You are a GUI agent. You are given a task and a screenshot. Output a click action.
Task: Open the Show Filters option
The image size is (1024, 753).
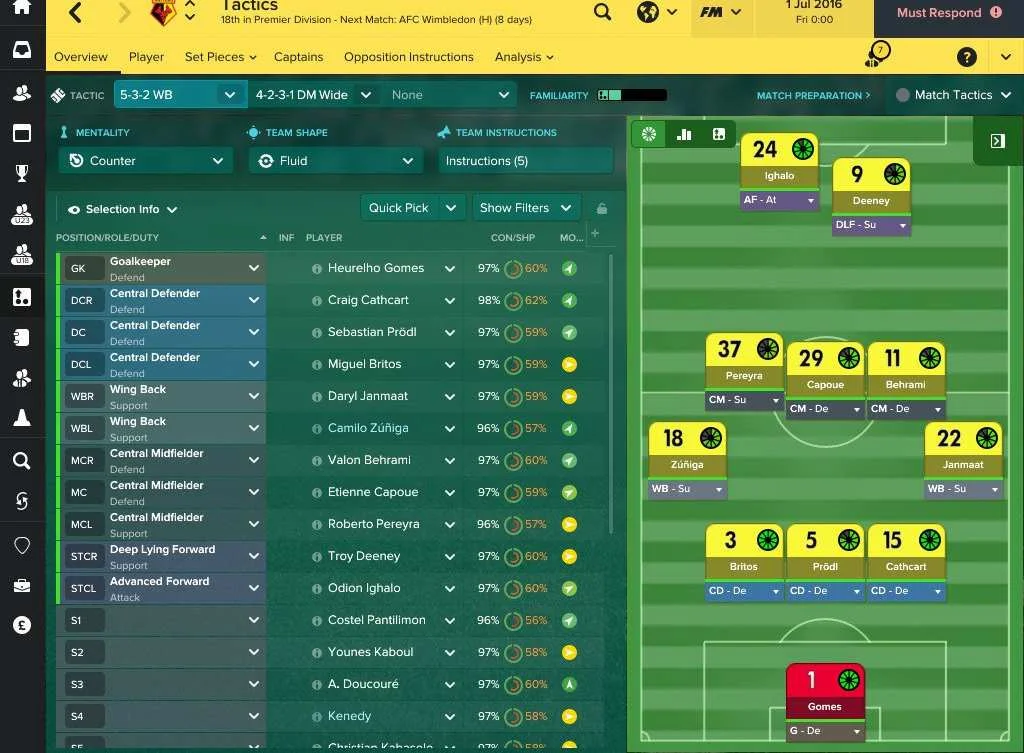pyautogui.click(x=514, y=208)
